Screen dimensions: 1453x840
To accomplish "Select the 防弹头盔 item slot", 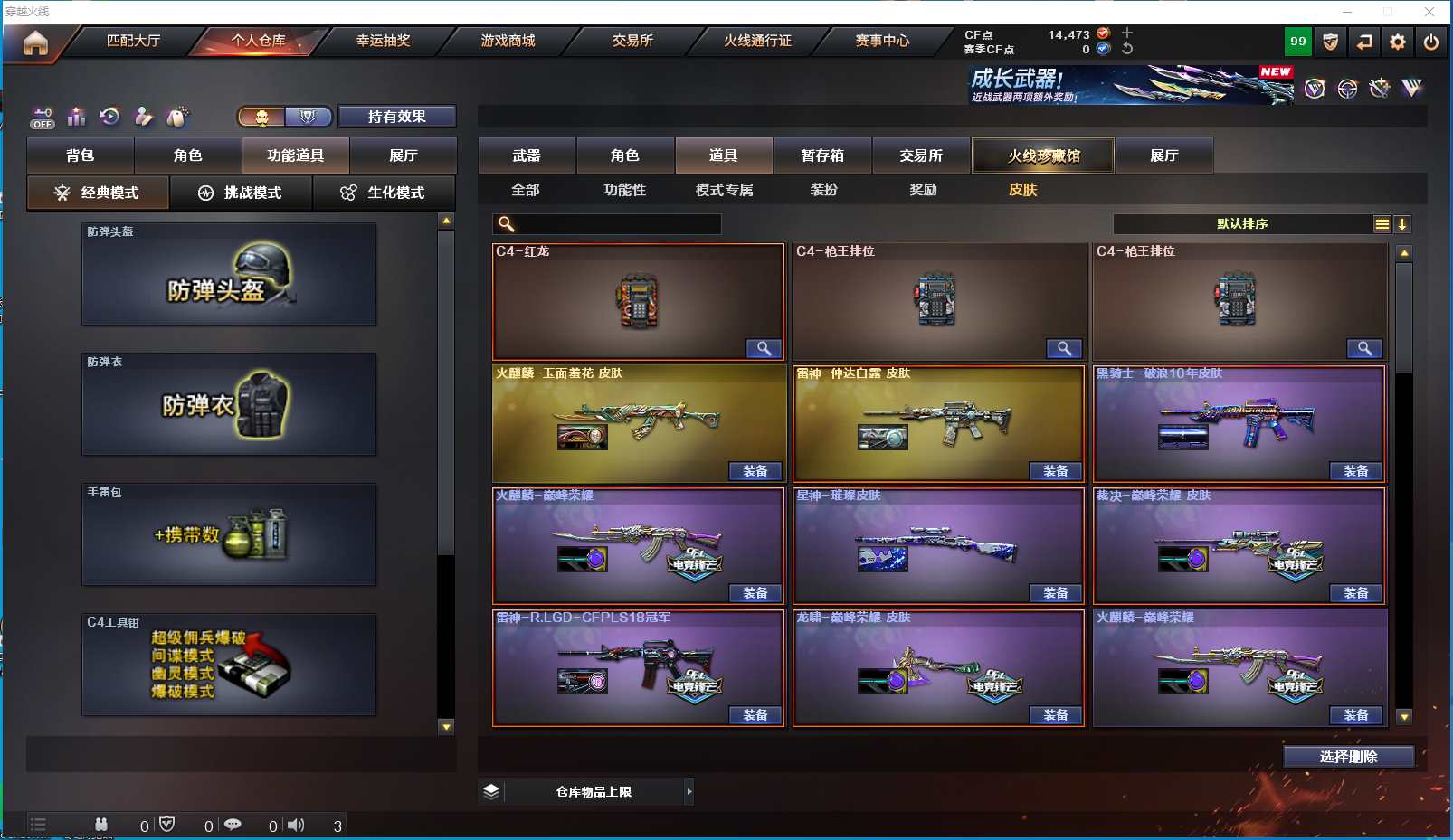I will click(x=229, y=275).
